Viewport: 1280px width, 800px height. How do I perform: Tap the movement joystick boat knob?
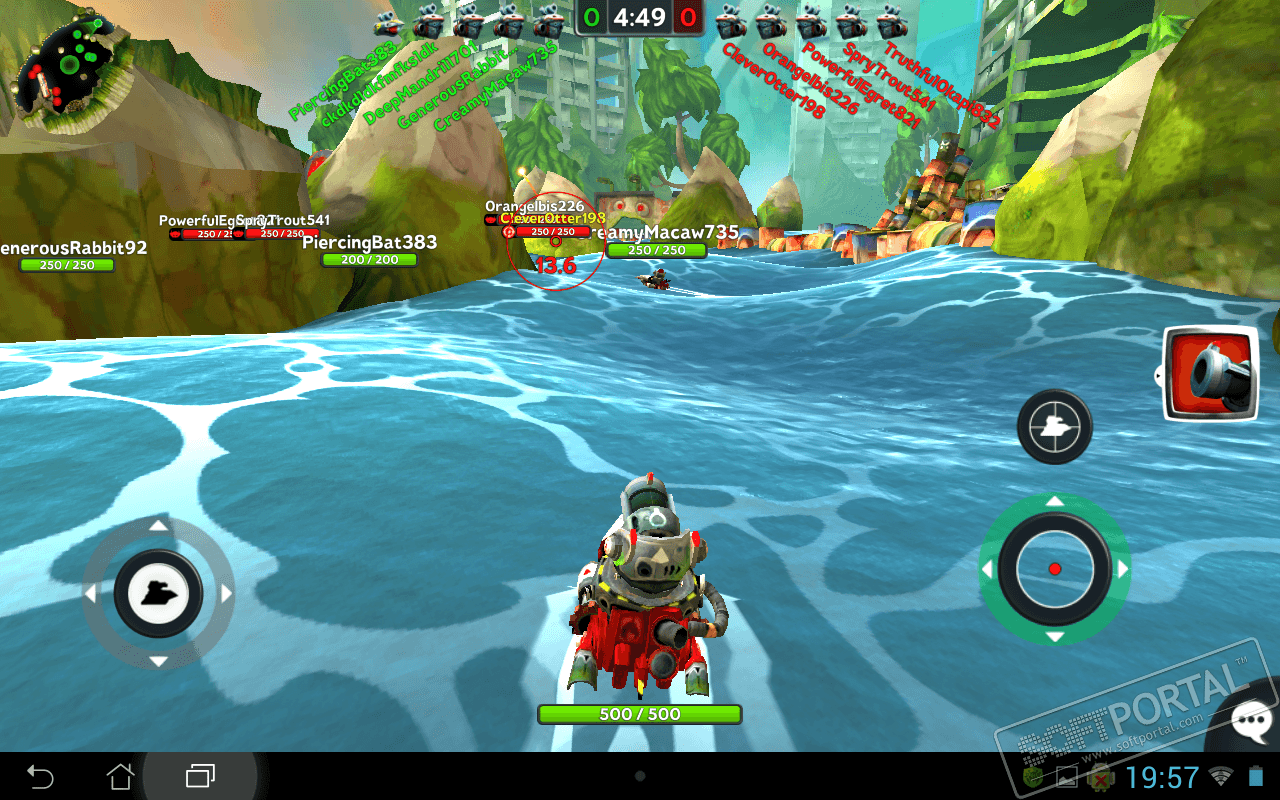click(158, 594)
